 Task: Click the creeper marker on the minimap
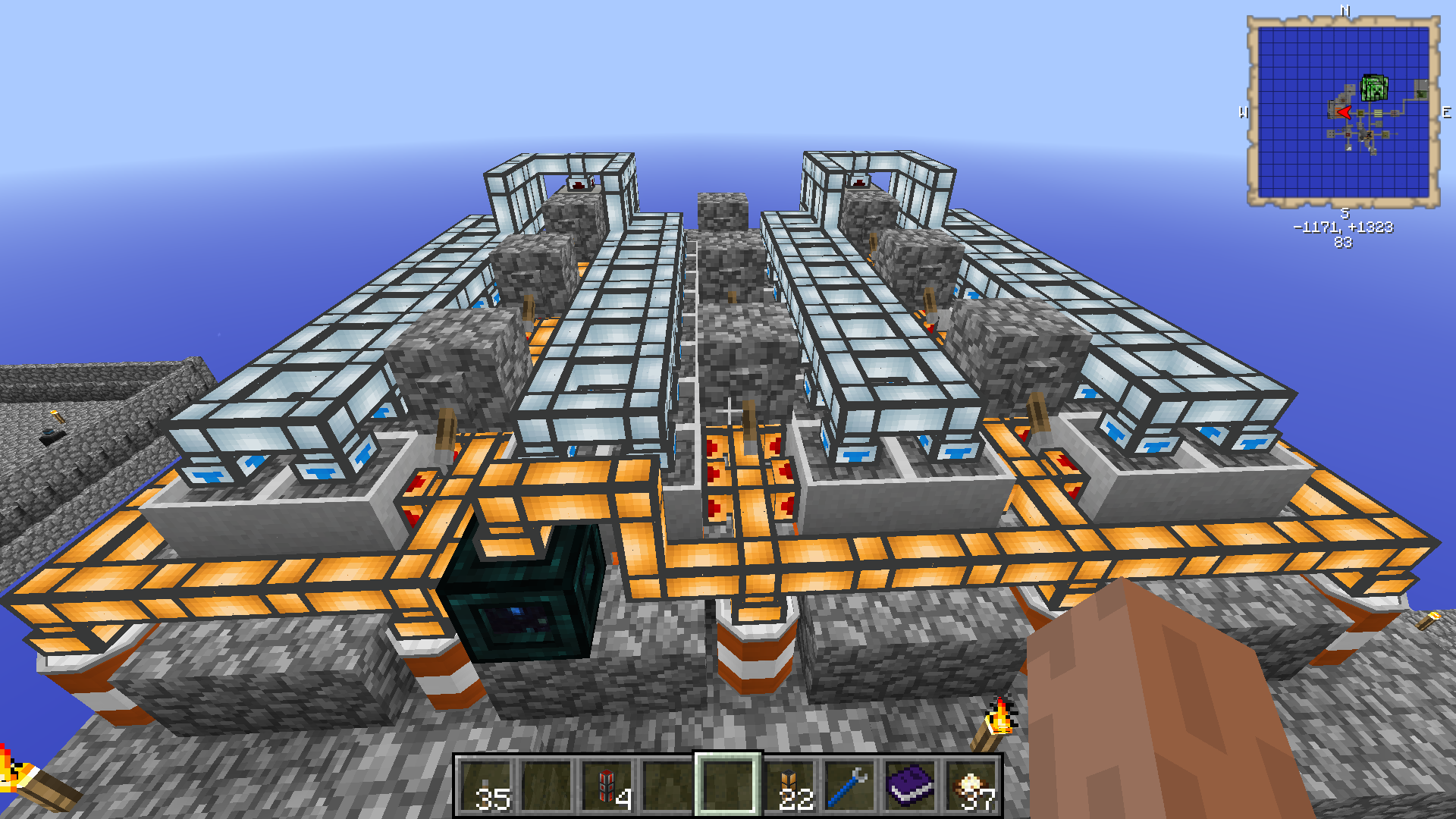[x=1374, y=89]
